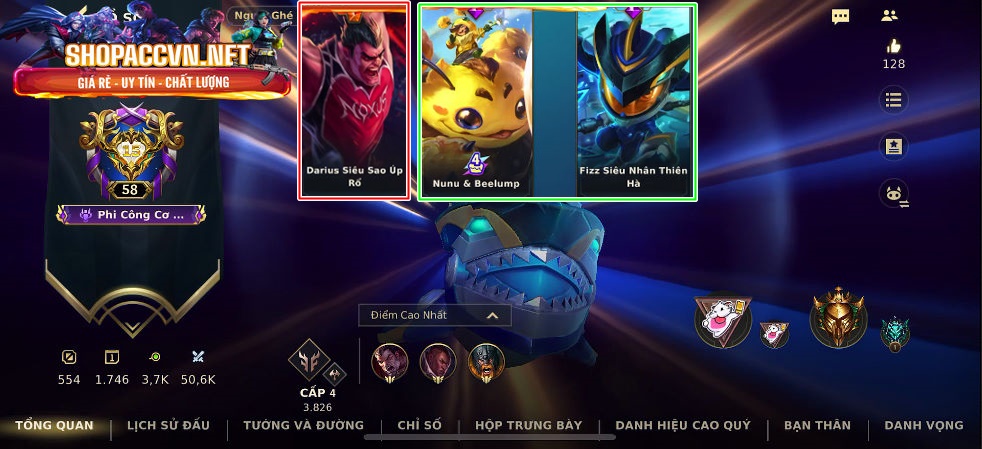Click the large gold helmet rank emblem

tap(837, 315)
